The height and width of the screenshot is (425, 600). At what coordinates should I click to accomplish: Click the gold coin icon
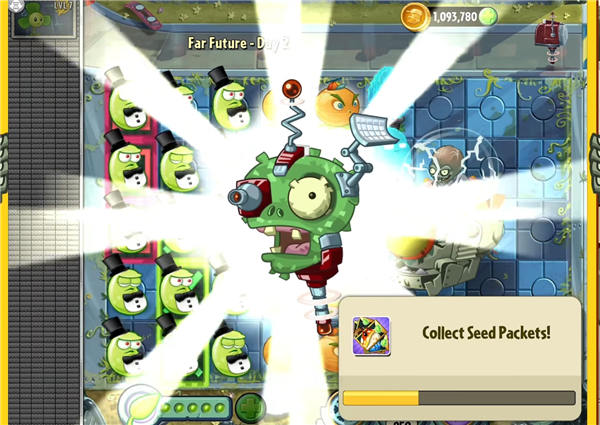coord(414,15)
